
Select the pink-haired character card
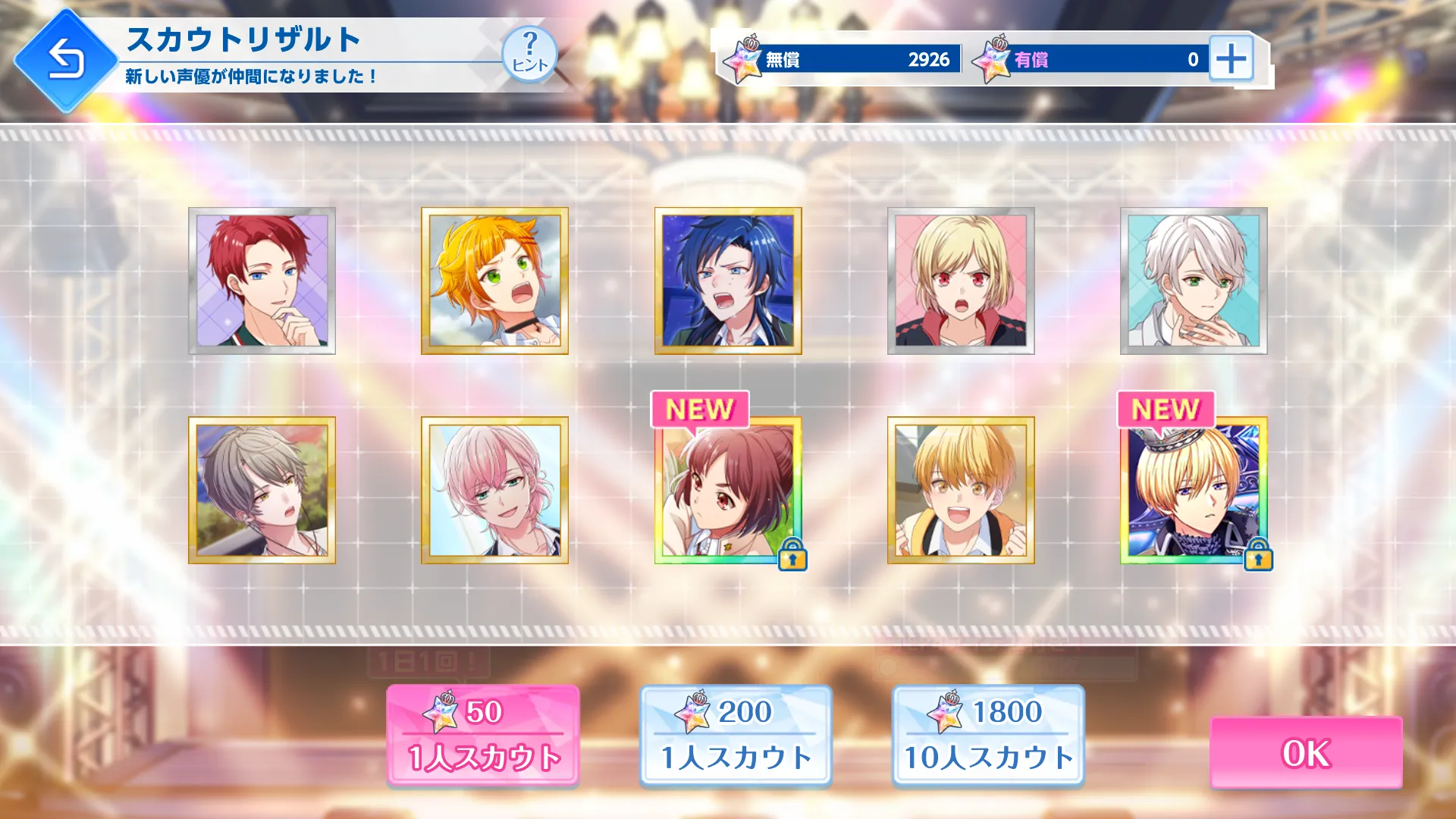(x=494, y=490)
